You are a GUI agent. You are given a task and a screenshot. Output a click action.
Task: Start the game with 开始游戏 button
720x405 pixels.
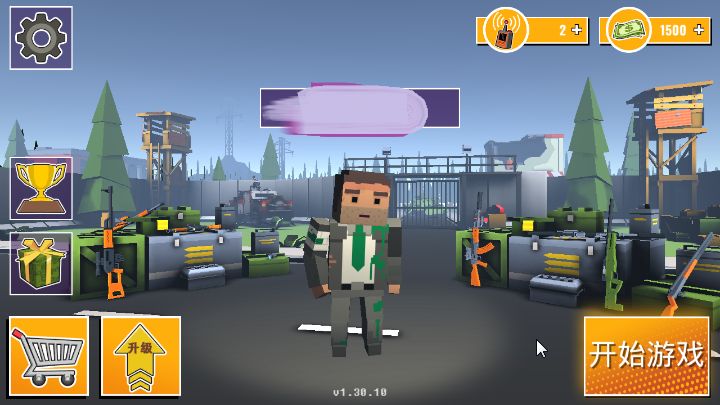click(647, 355)
